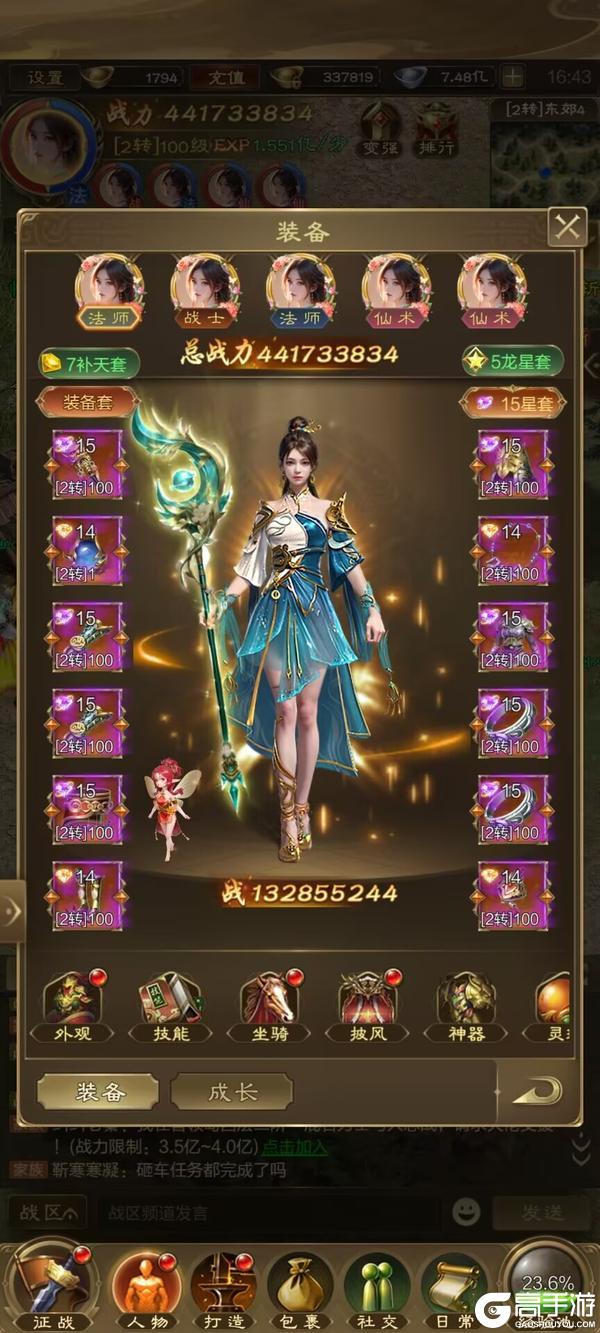Show the 装备套 equipment set info
The image size is (600, 1333).
(x=88, y=402)
